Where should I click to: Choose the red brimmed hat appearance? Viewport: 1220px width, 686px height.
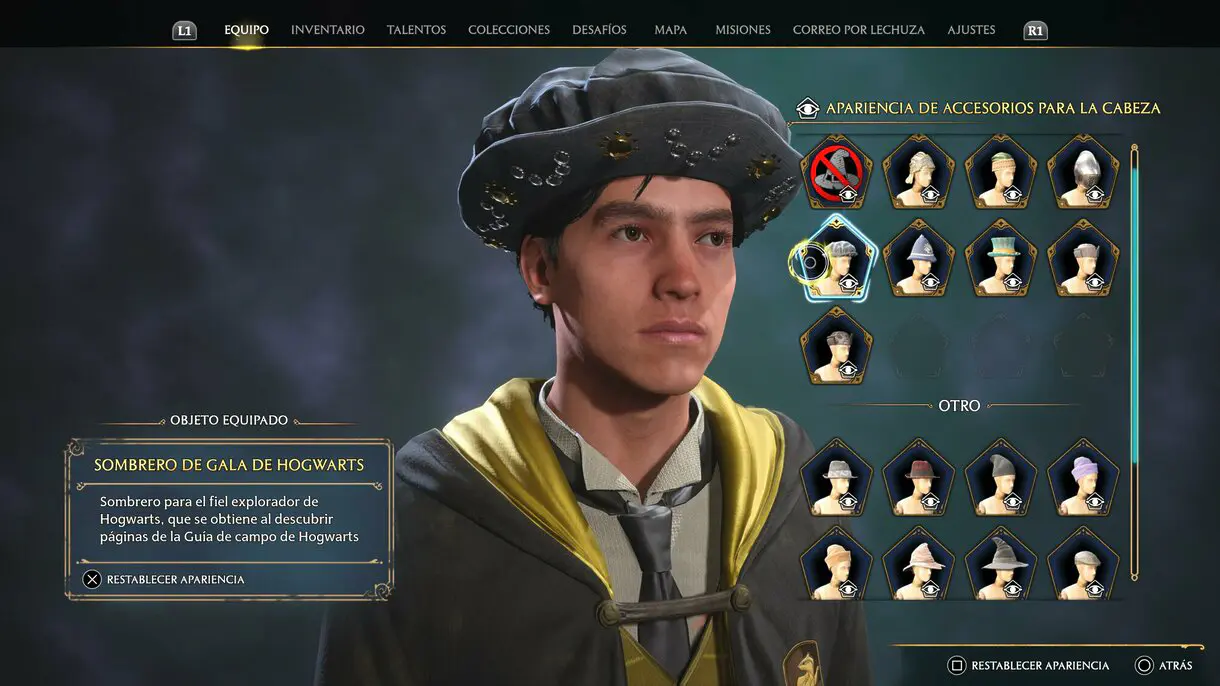tap(918, 477)
